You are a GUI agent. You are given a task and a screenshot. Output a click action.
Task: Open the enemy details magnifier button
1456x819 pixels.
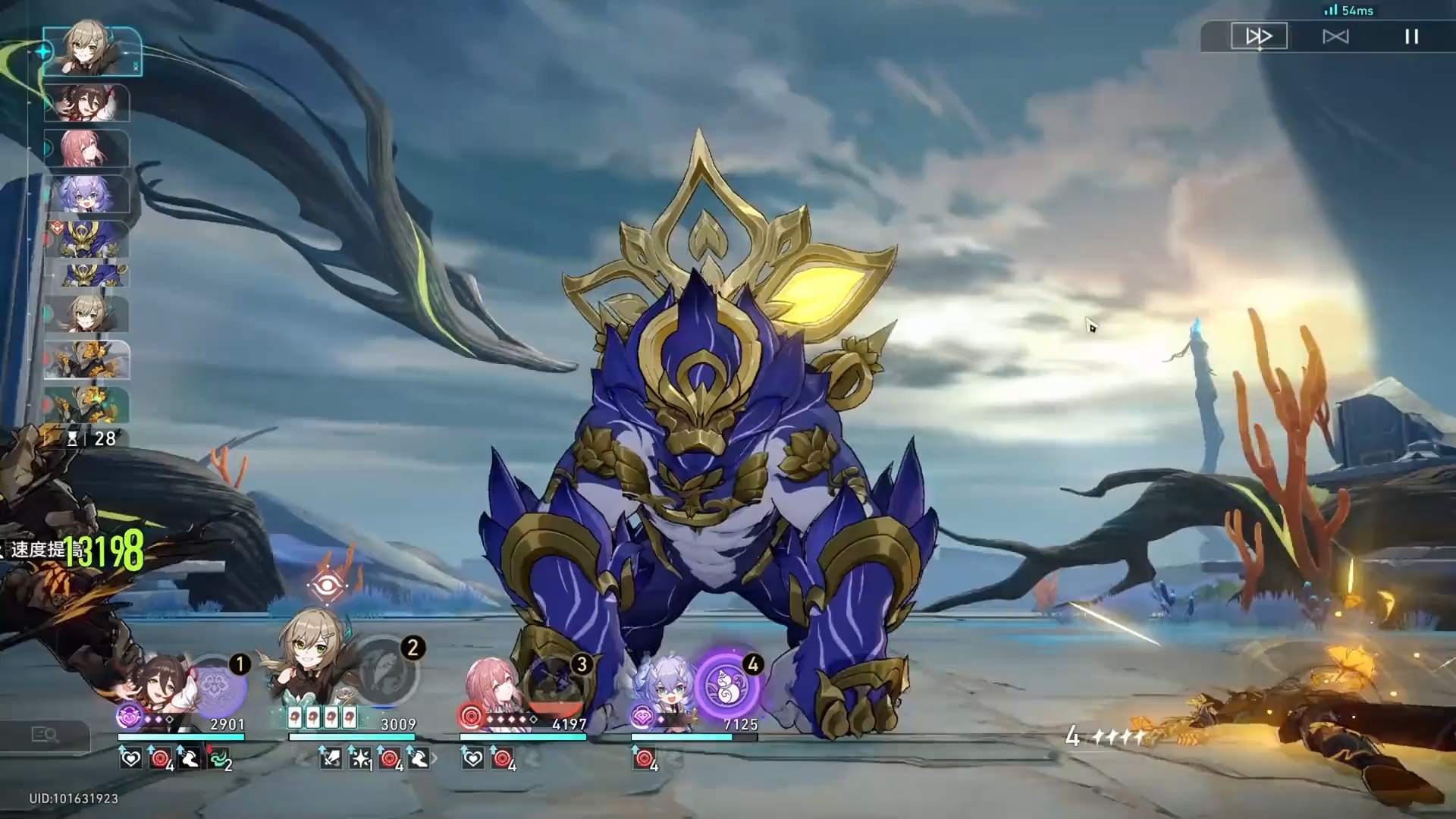coord(45,735)
